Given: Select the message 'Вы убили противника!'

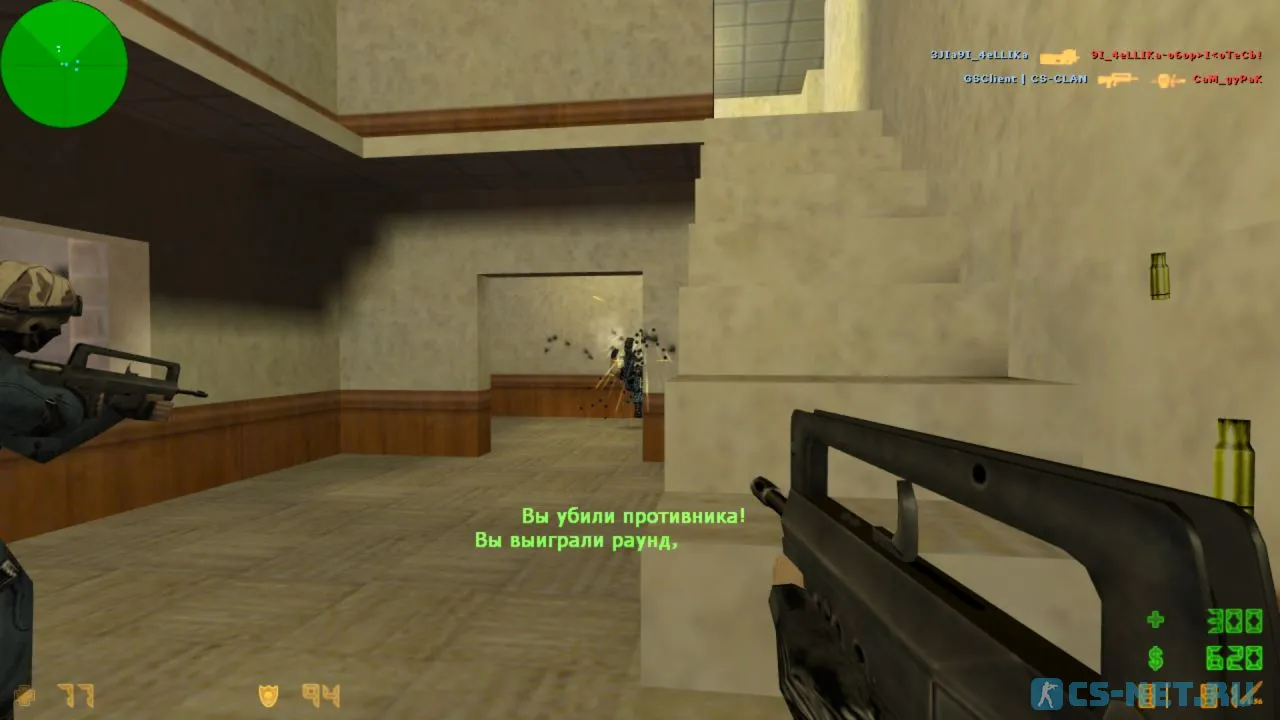Looking at the screenshot, I should click(632, 517).
